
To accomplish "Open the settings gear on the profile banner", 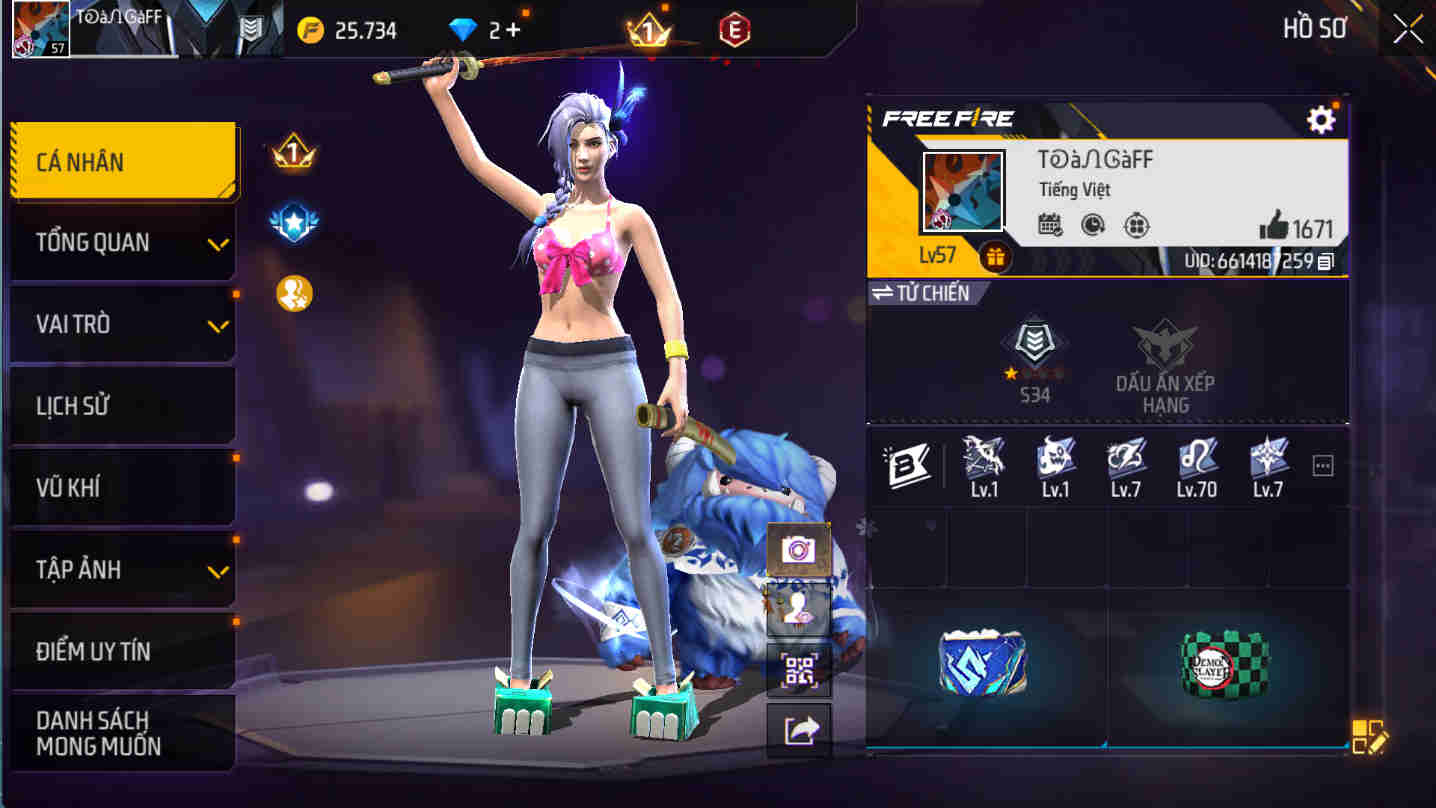I will click(1322, 117).
